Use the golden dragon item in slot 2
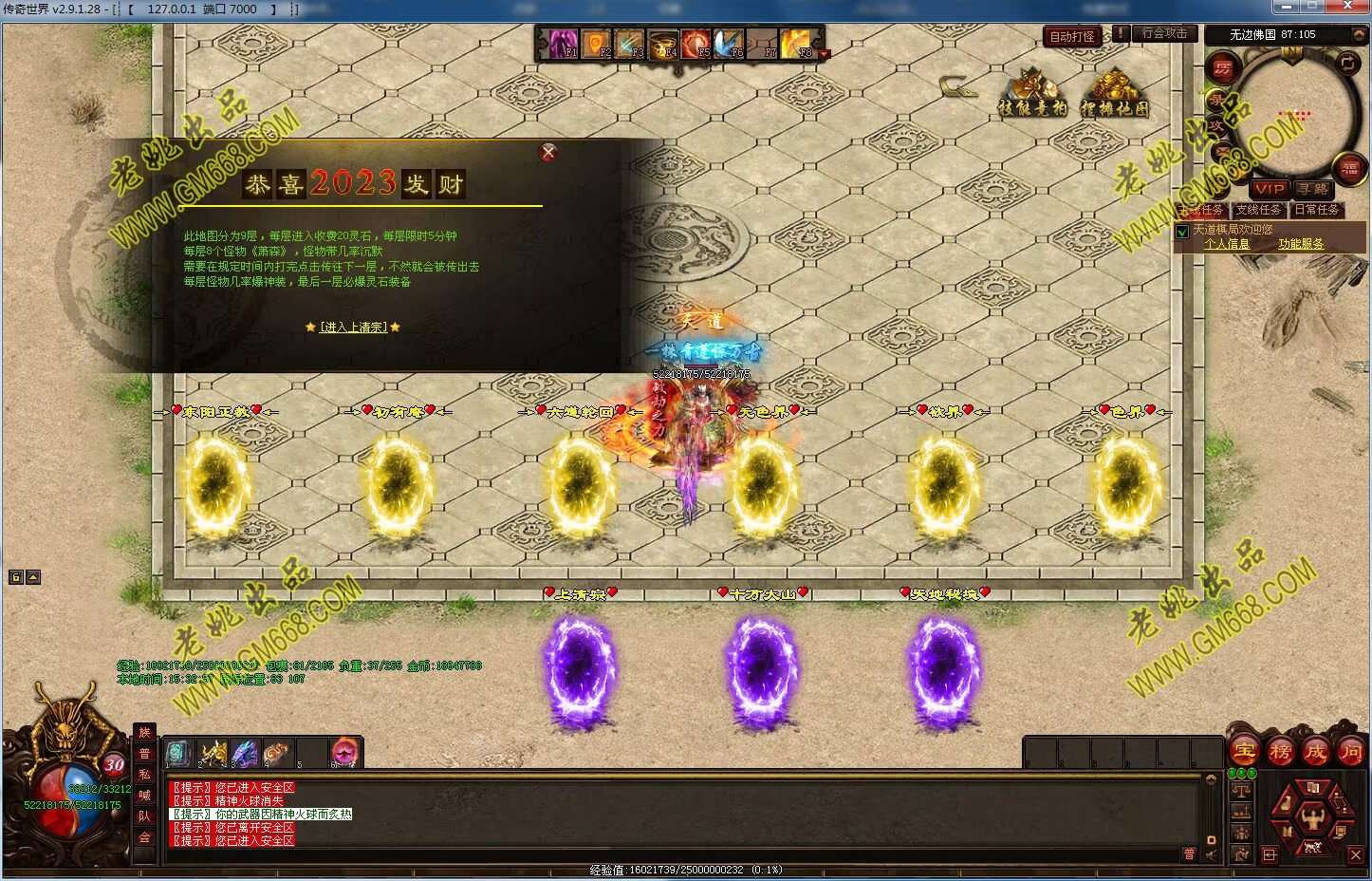The width and height of the screenshot is (1372, 881). point(213,754)
